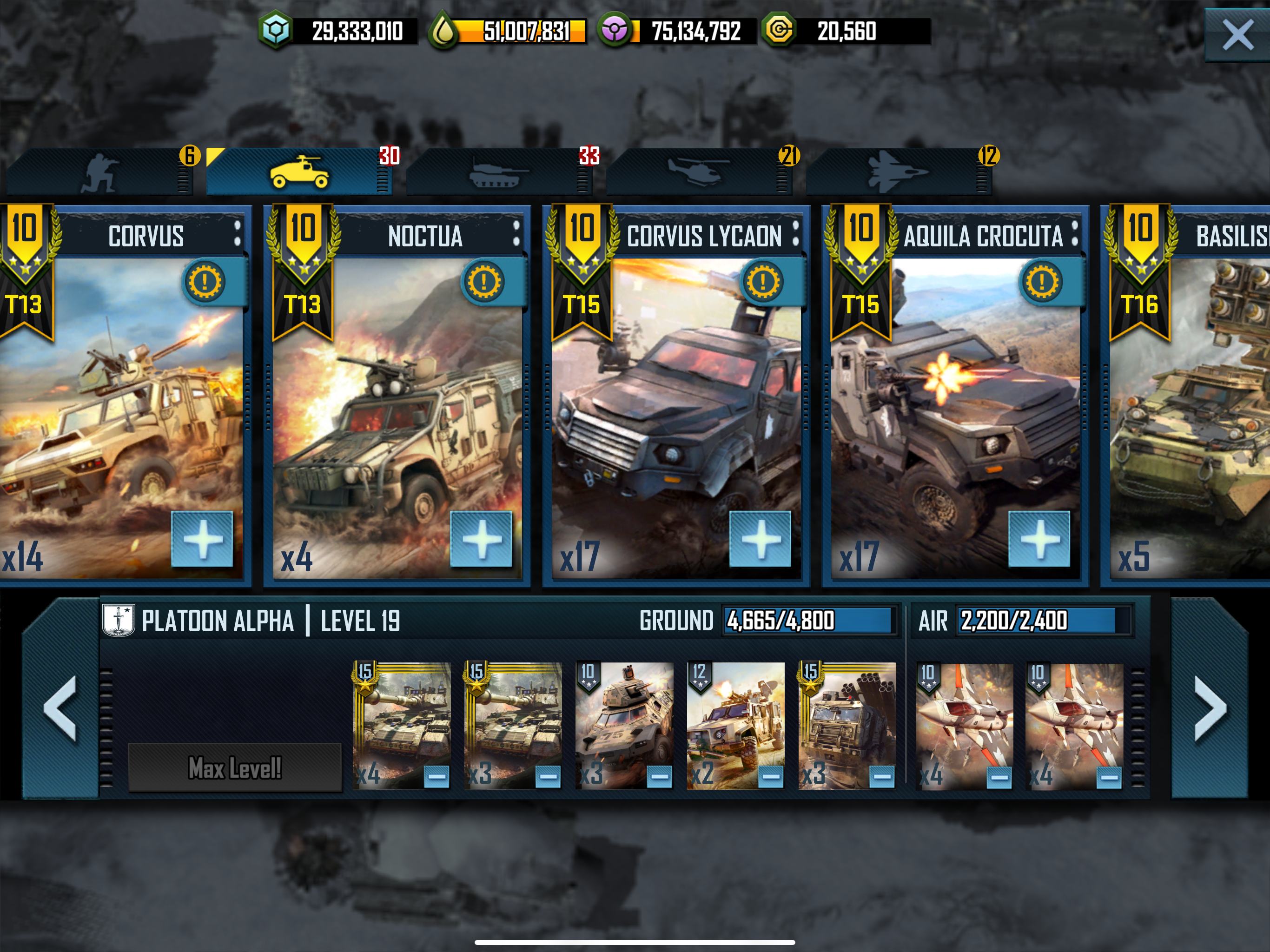View Corvus Lycaon details via gear icon

point(762,282)
